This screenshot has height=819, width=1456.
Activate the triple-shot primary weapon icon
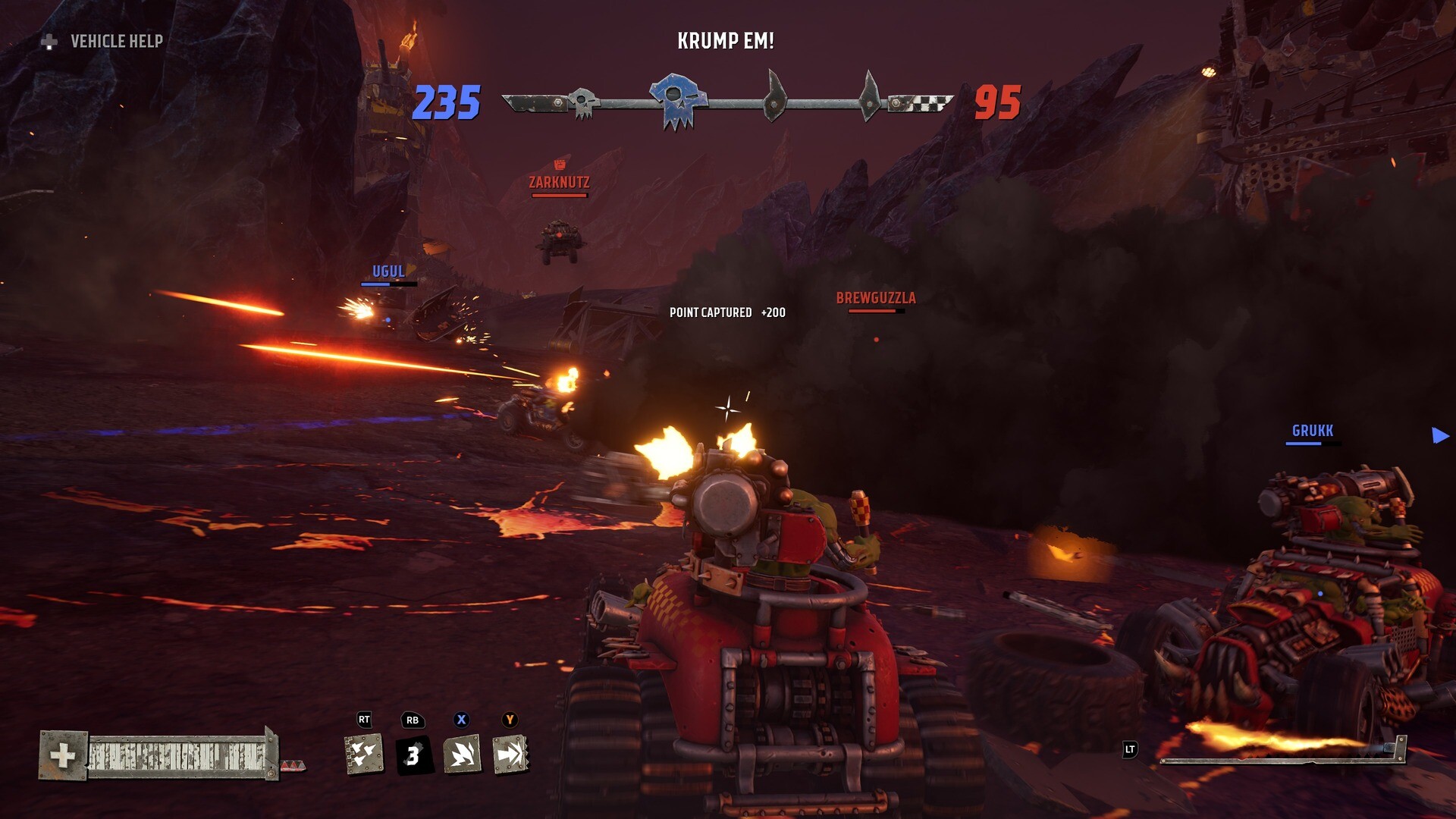pyautogui.click(x=364, y=755)
